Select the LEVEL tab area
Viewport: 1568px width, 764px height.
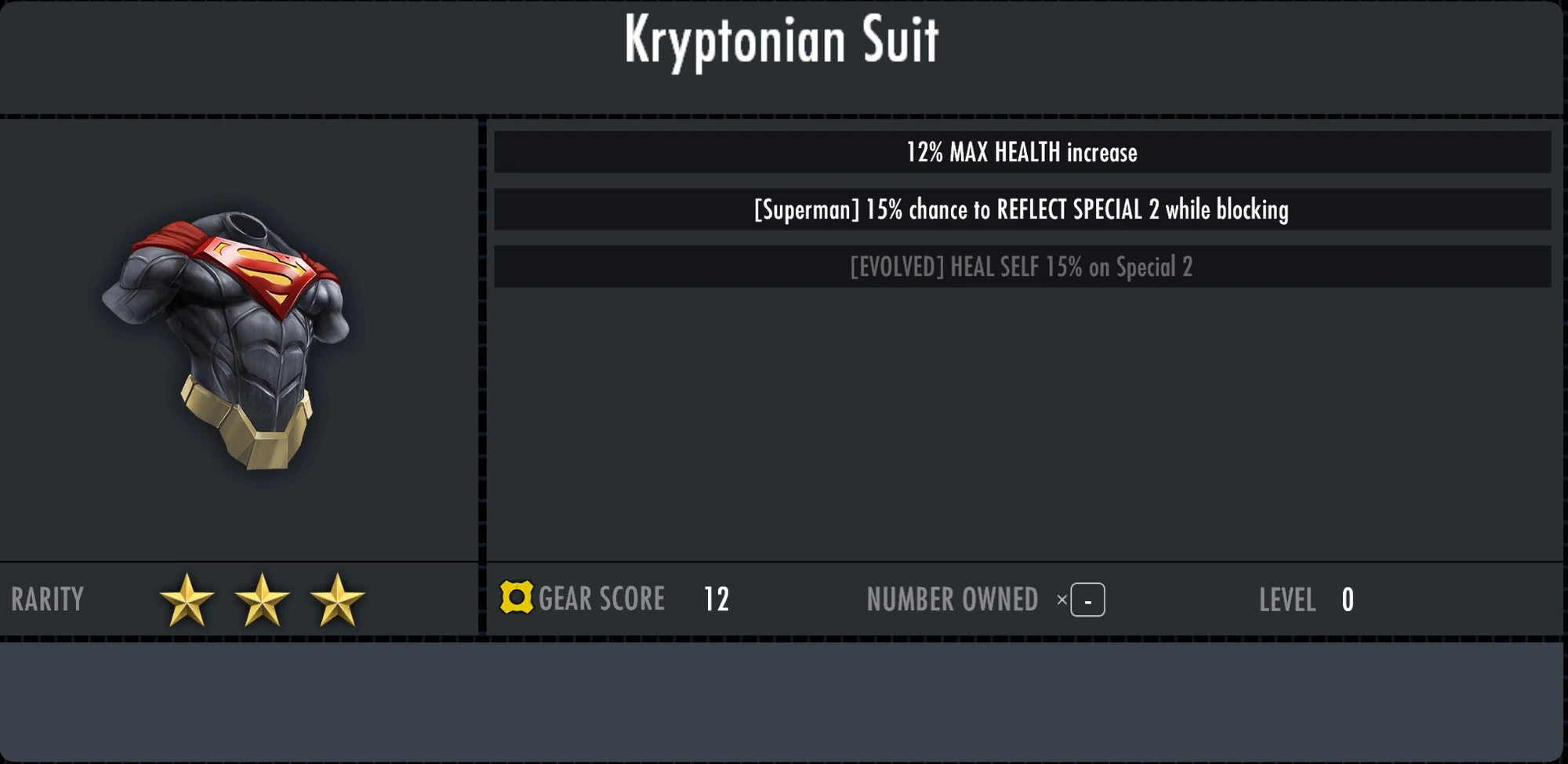point(1288,600)
